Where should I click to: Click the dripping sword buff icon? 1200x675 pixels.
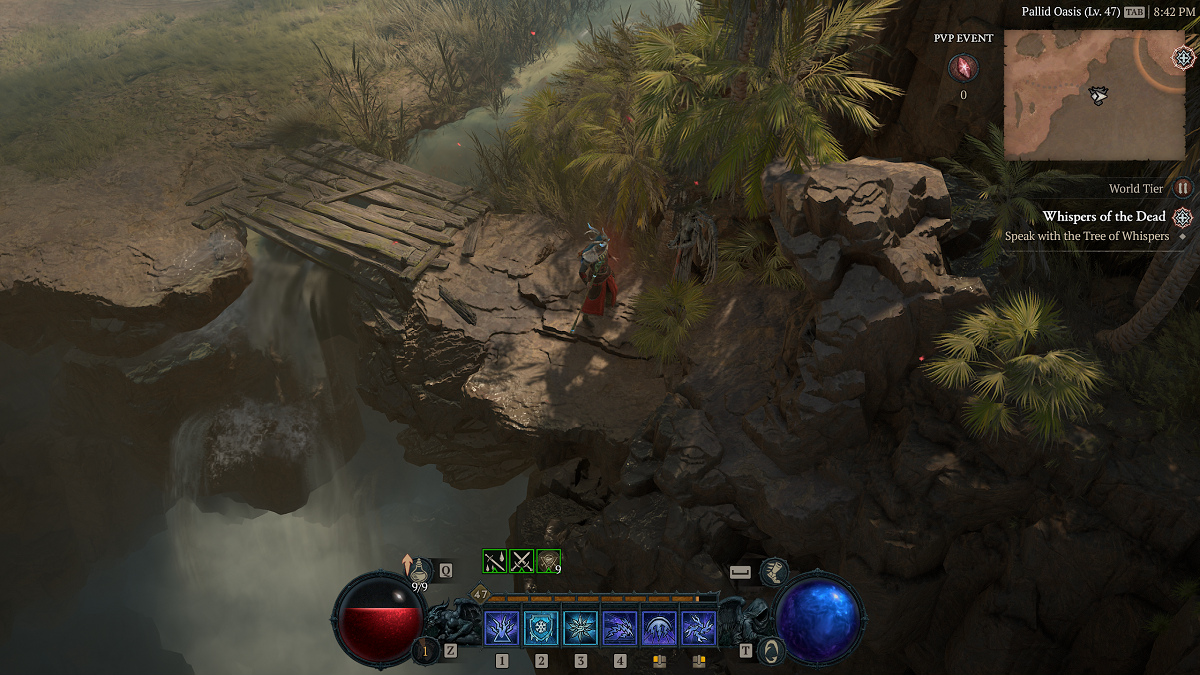tap(494, 561)
